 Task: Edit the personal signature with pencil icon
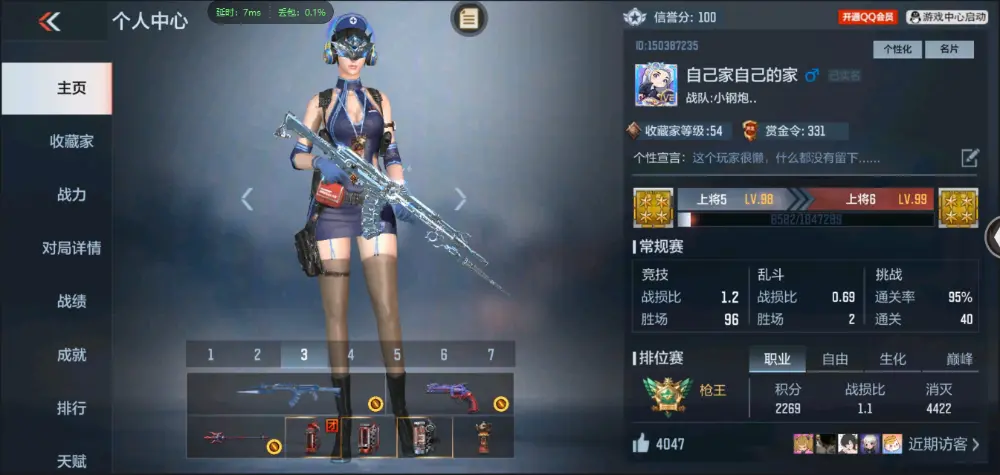[970, 158]
